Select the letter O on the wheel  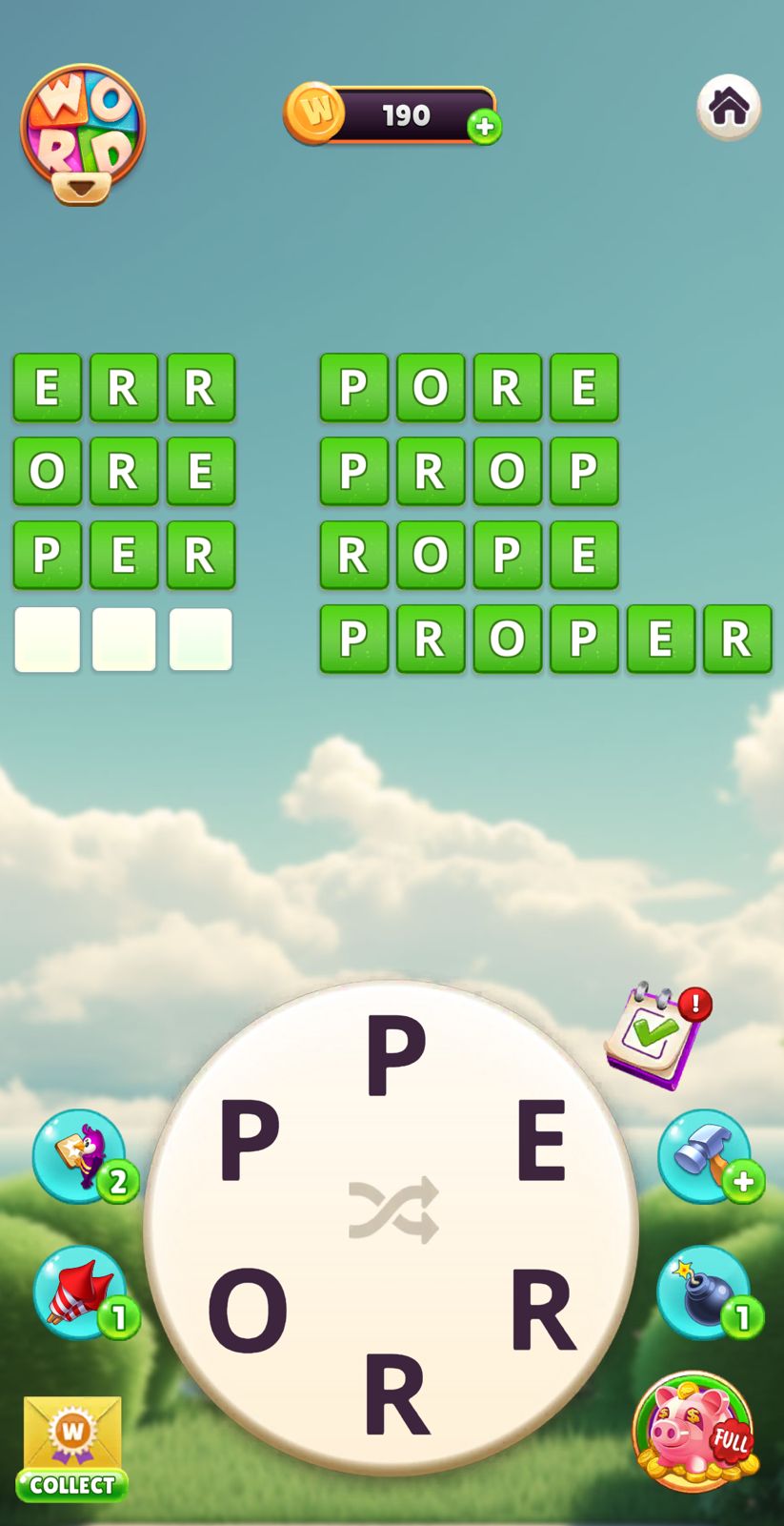tap(248, 1310)
